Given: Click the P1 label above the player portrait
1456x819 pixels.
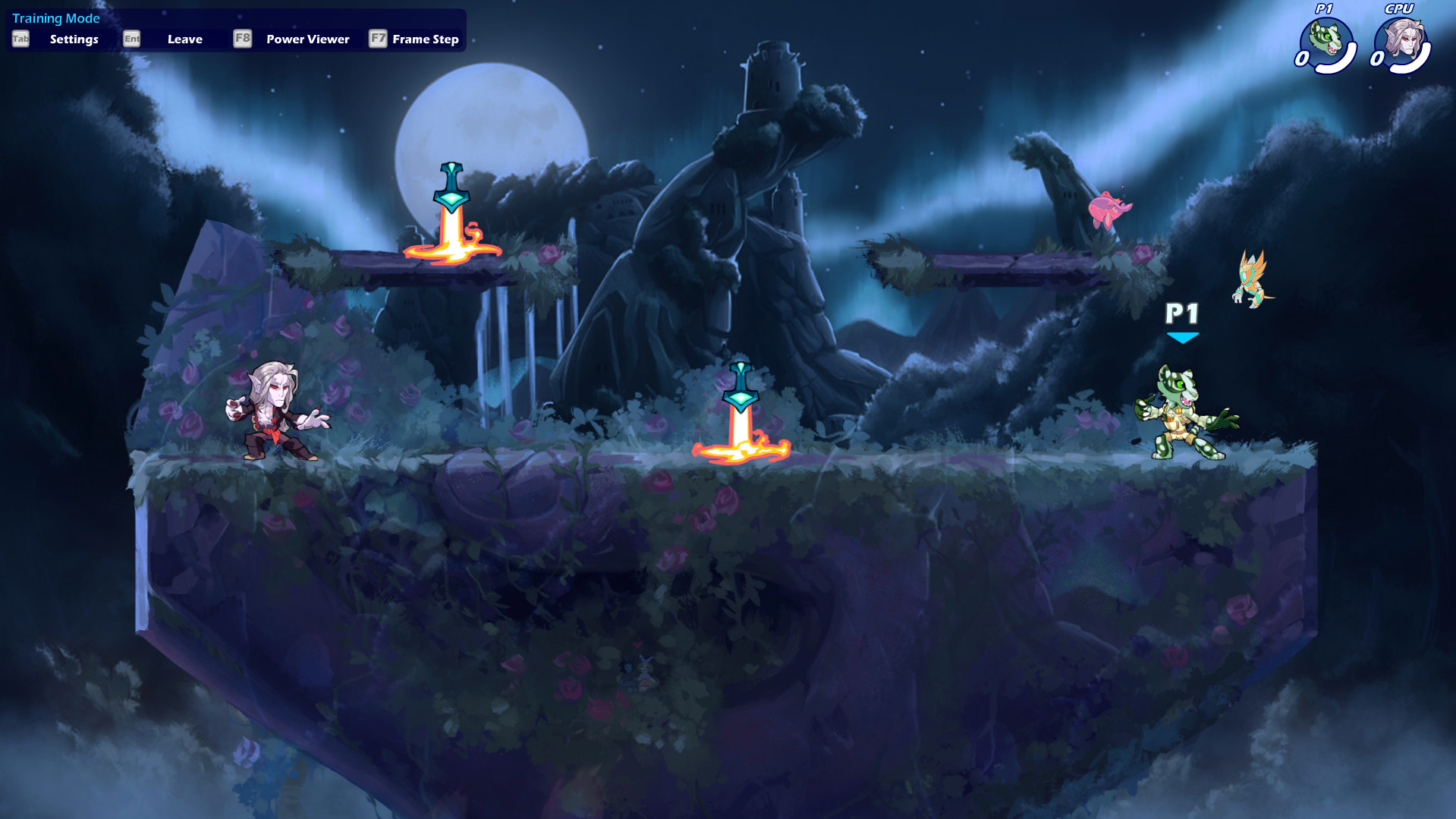Looking at the screenshot, I should (1324, 10).
